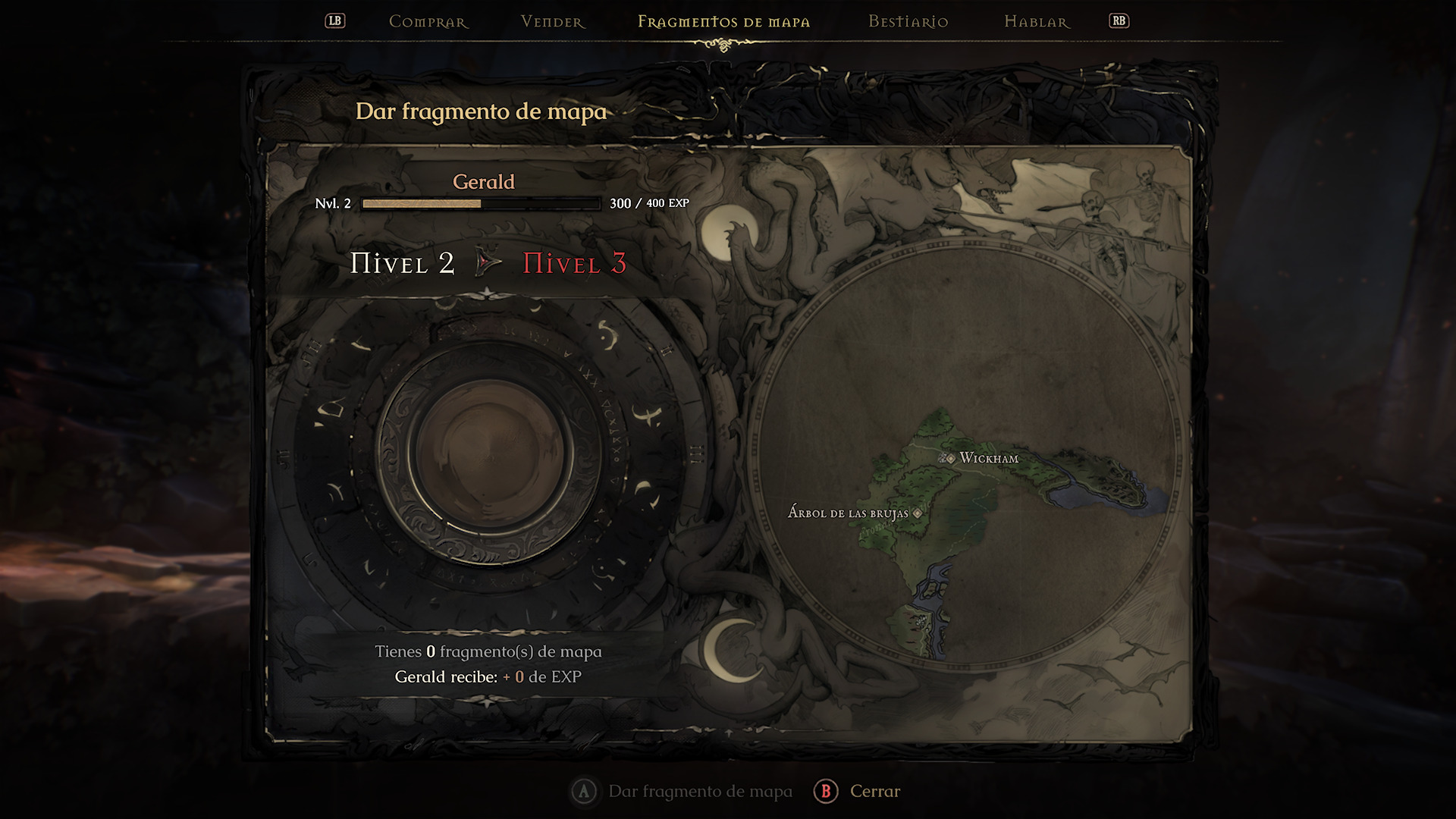
Task: Choose the Hablar tab
Action: [x=1037, y=22]
